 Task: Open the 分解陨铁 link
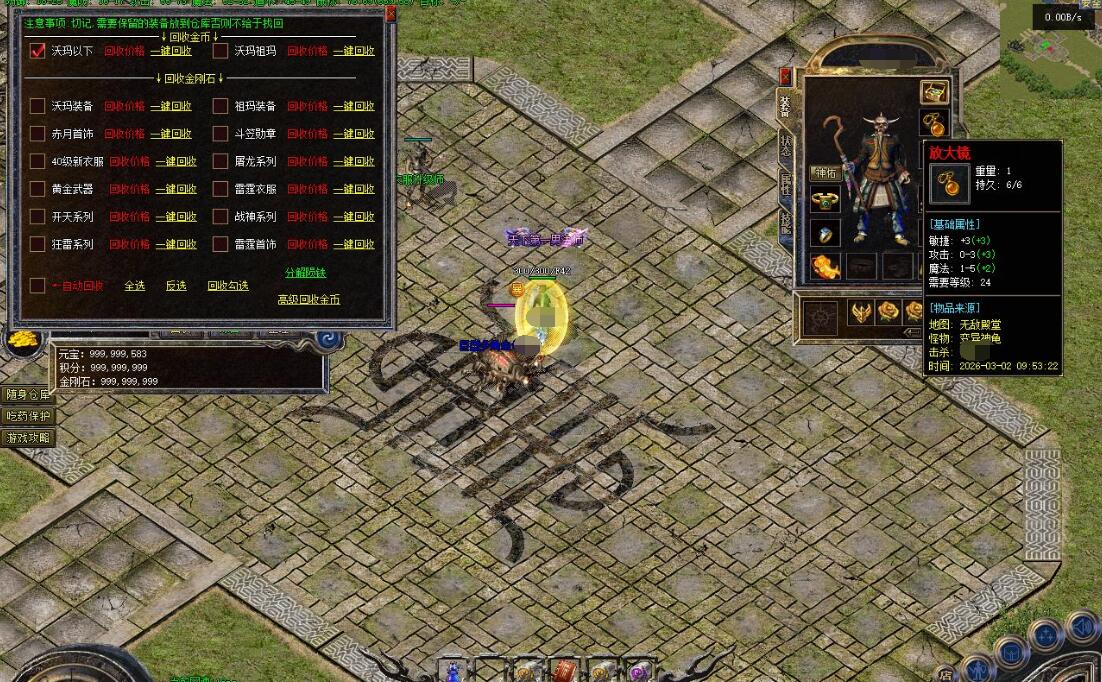pos(305,273)
